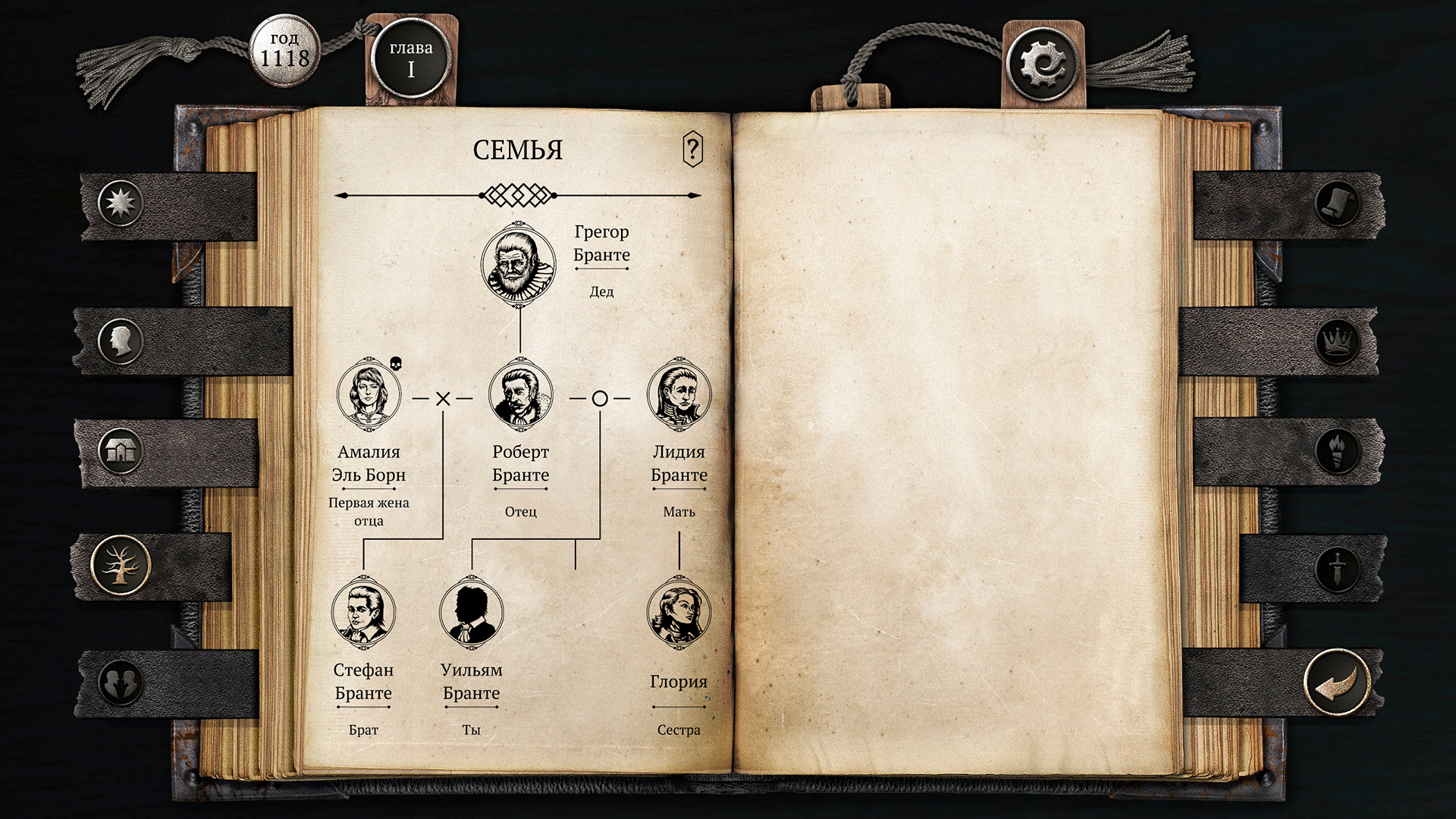Click the skull marker on Амалия Эль Борн

point(397,364)
